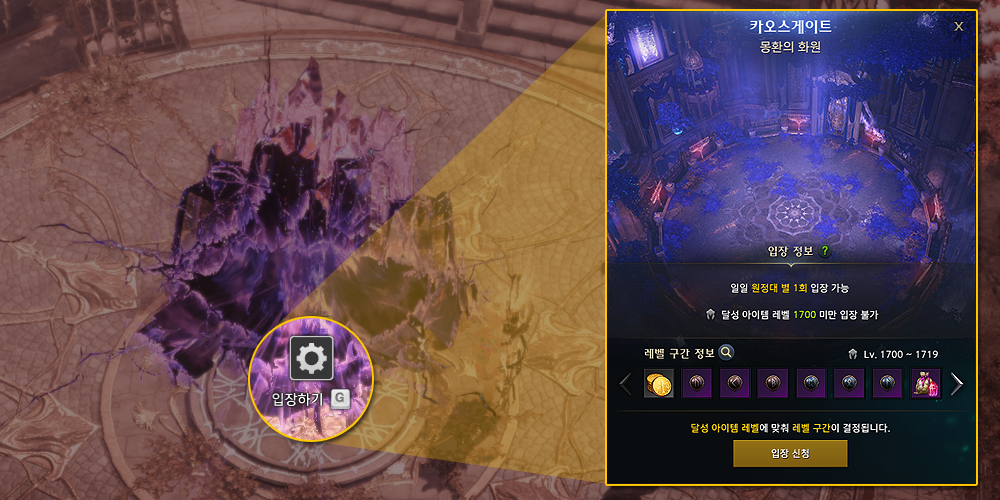Show next rewards with the right arrow
The height and width of the screenshot is (500, 1000).
pos(957,383)
